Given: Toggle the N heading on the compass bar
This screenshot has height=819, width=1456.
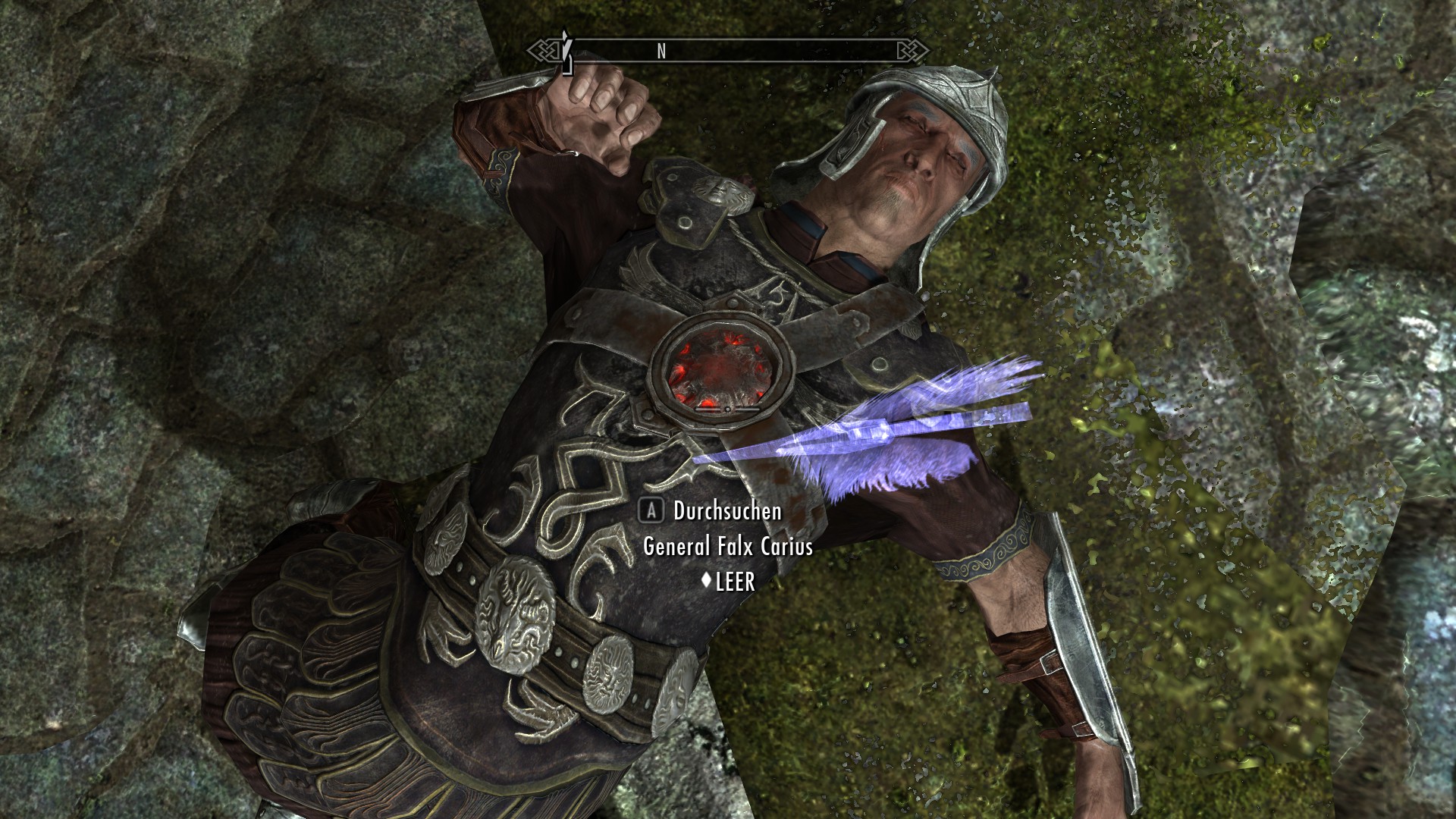Looking at the screenshot, I should 661,52.
